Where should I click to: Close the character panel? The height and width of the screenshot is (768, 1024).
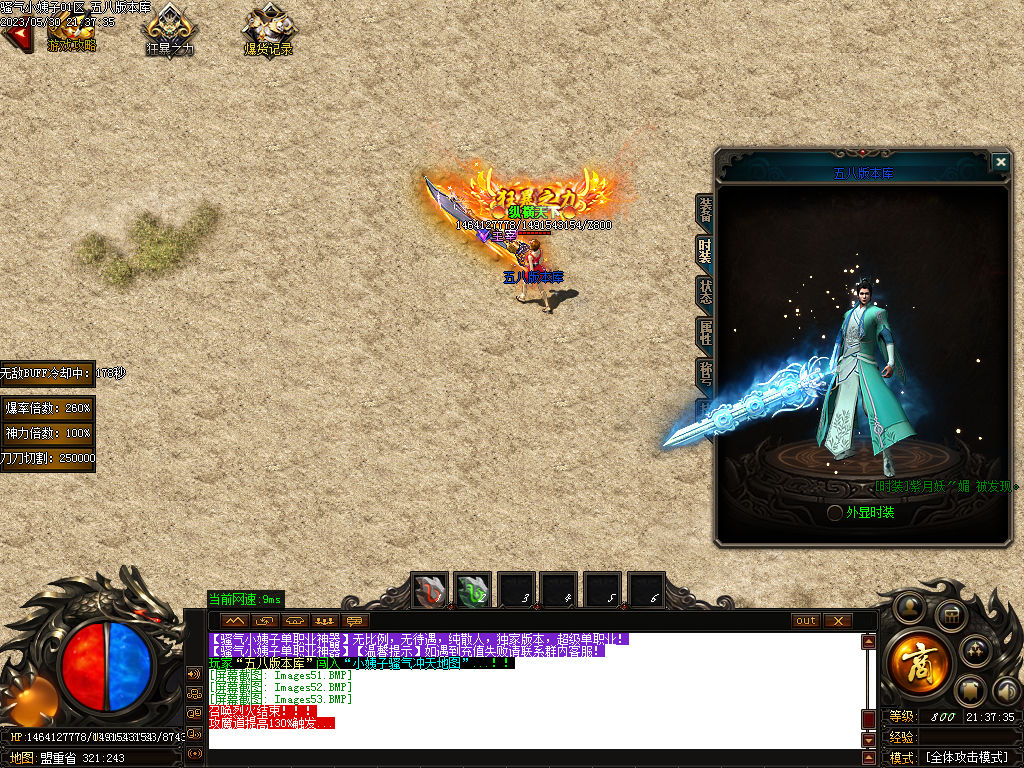pyautogui.click(x=1000, y=162)
